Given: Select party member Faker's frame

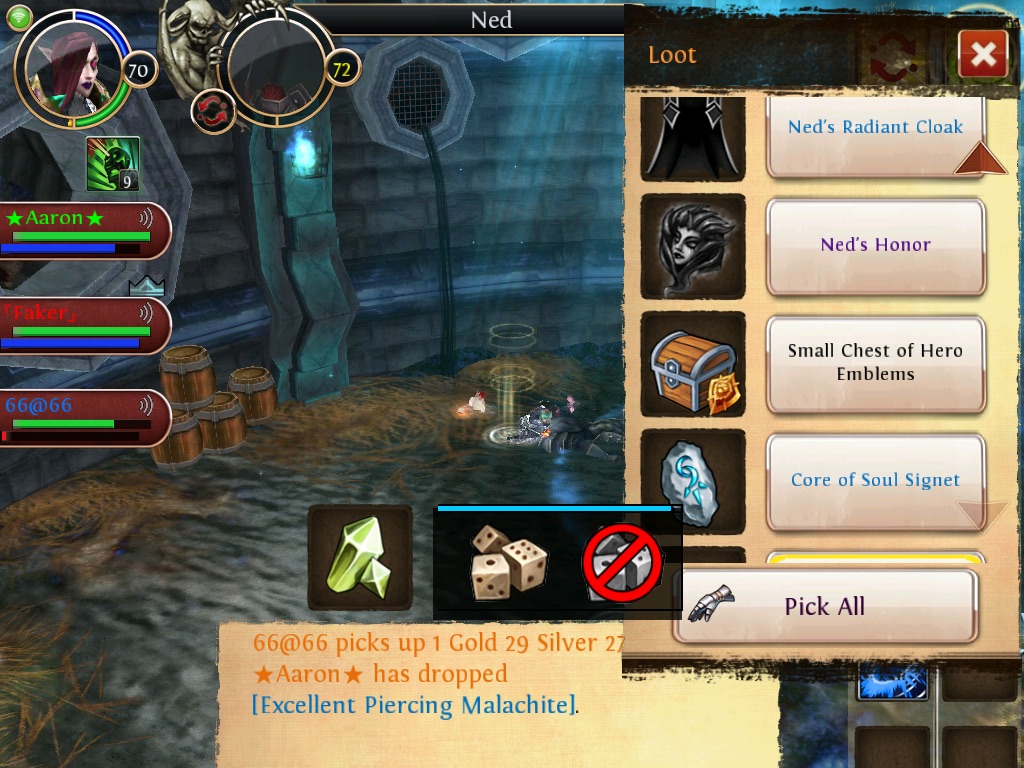Looking at the screenshot, I should [84, 325].
